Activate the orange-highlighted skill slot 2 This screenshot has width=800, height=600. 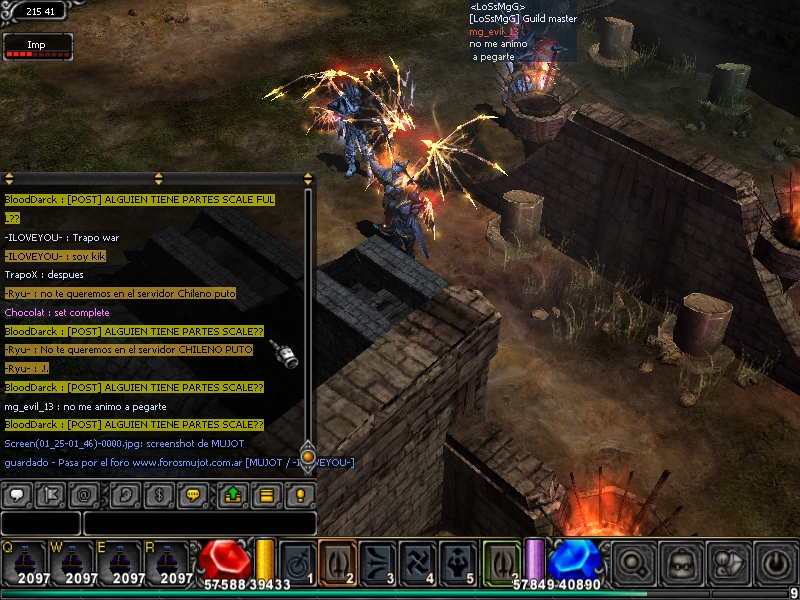point(337,561)
